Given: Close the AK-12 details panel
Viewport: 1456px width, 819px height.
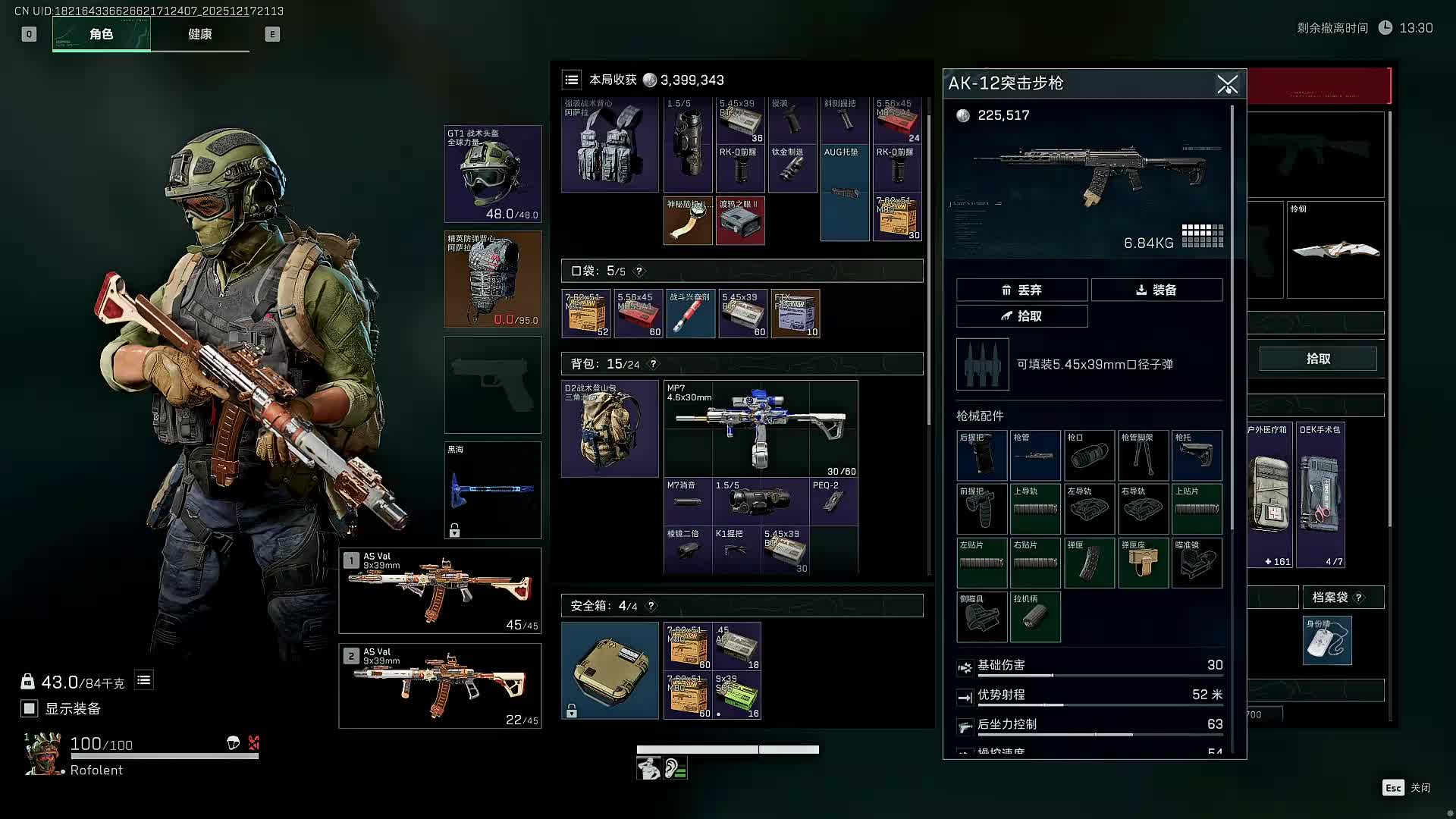Looking at the screenshot, I should tap(1227, 84).
